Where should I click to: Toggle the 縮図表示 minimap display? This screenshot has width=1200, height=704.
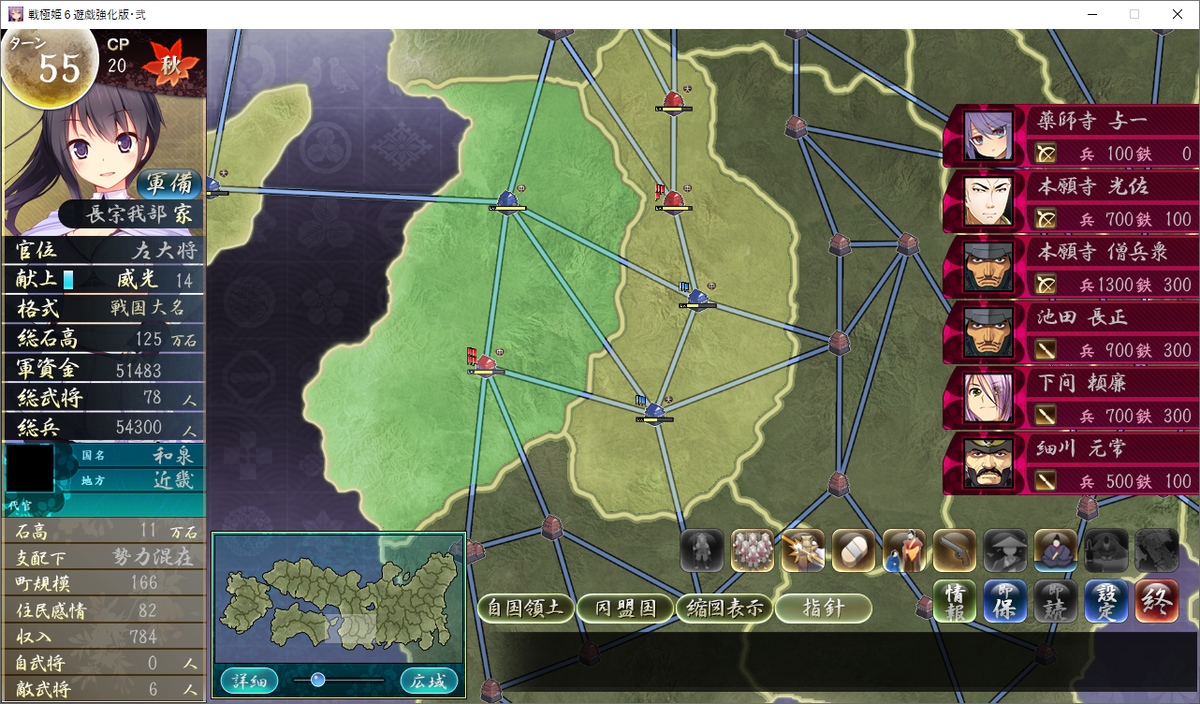pos(724,608)
